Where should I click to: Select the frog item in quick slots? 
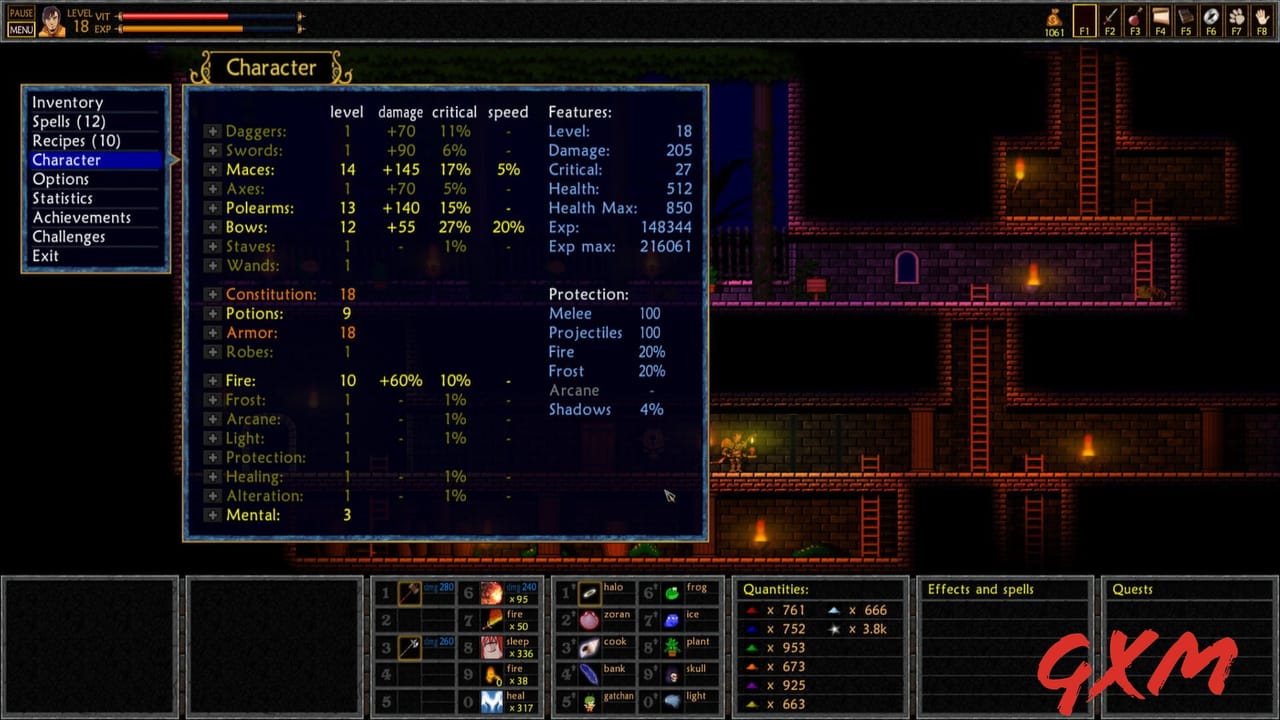(672, 593)
